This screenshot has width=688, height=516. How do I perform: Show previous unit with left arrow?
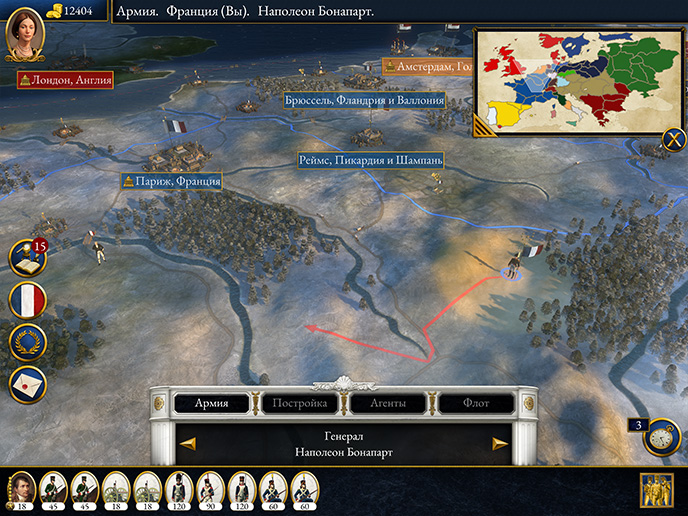point(187,444)
